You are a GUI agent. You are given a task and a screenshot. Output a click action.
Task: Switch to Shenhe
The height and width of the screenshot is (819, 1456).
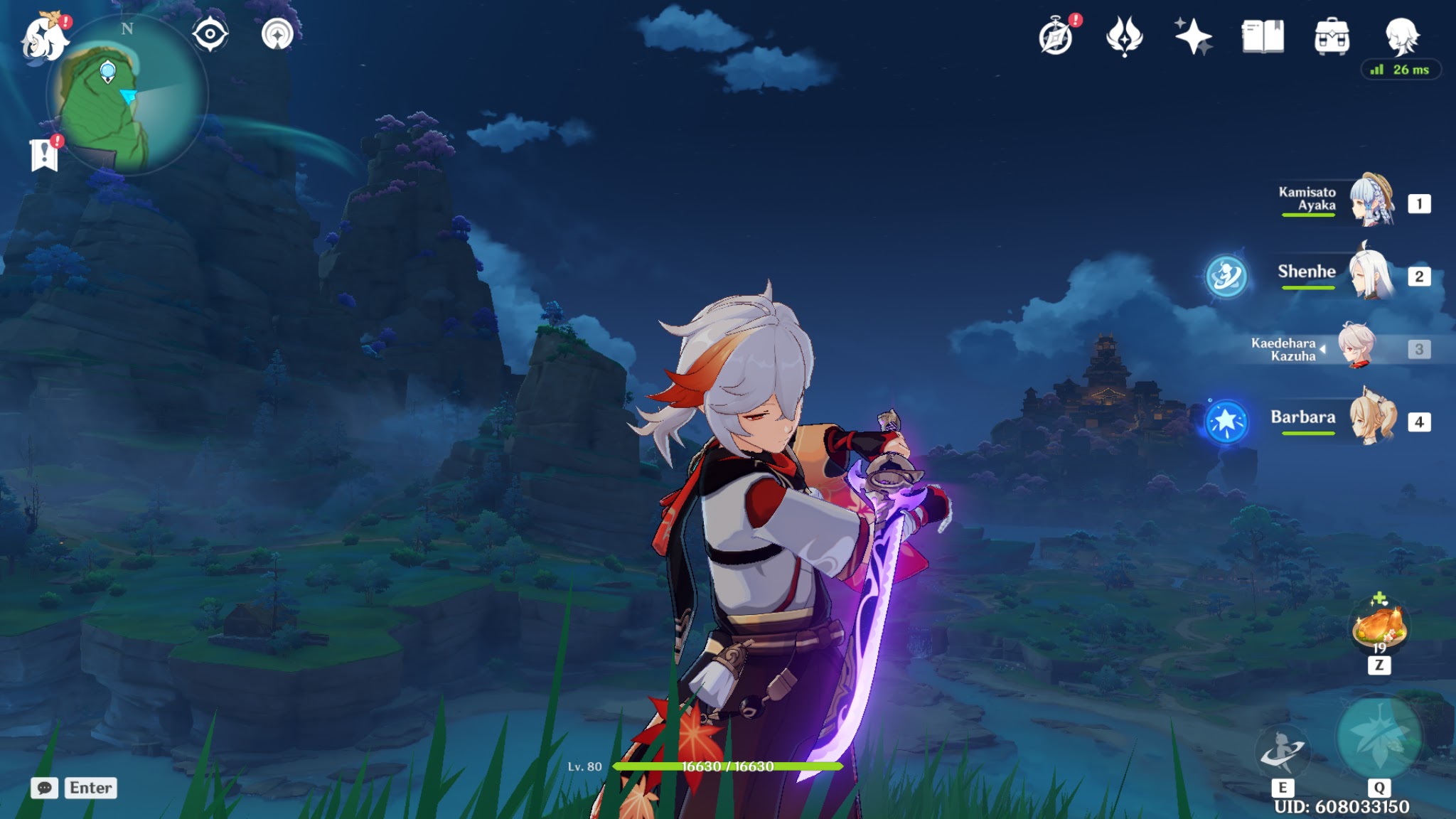1371,274
